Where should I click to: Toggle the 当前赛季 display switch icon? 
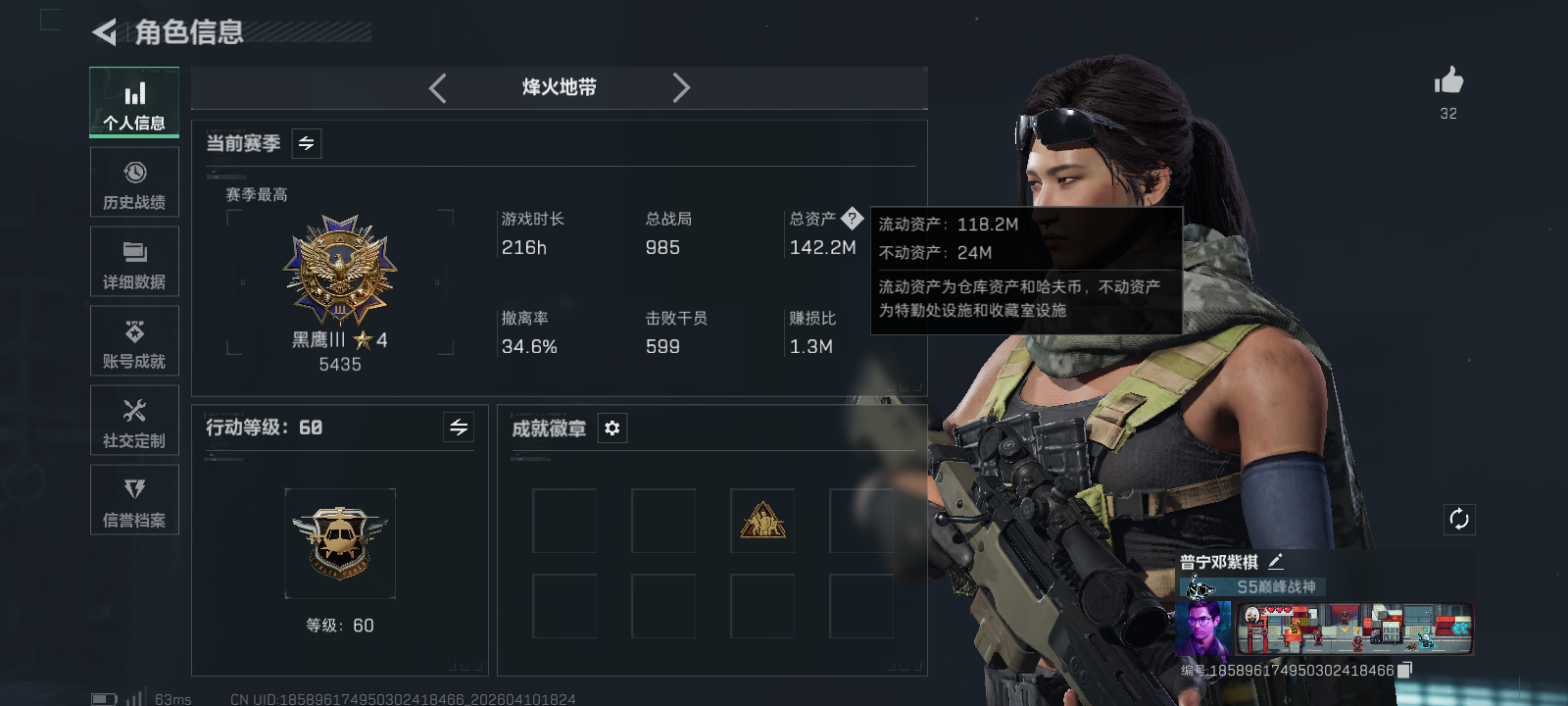[x=305, y=143]
